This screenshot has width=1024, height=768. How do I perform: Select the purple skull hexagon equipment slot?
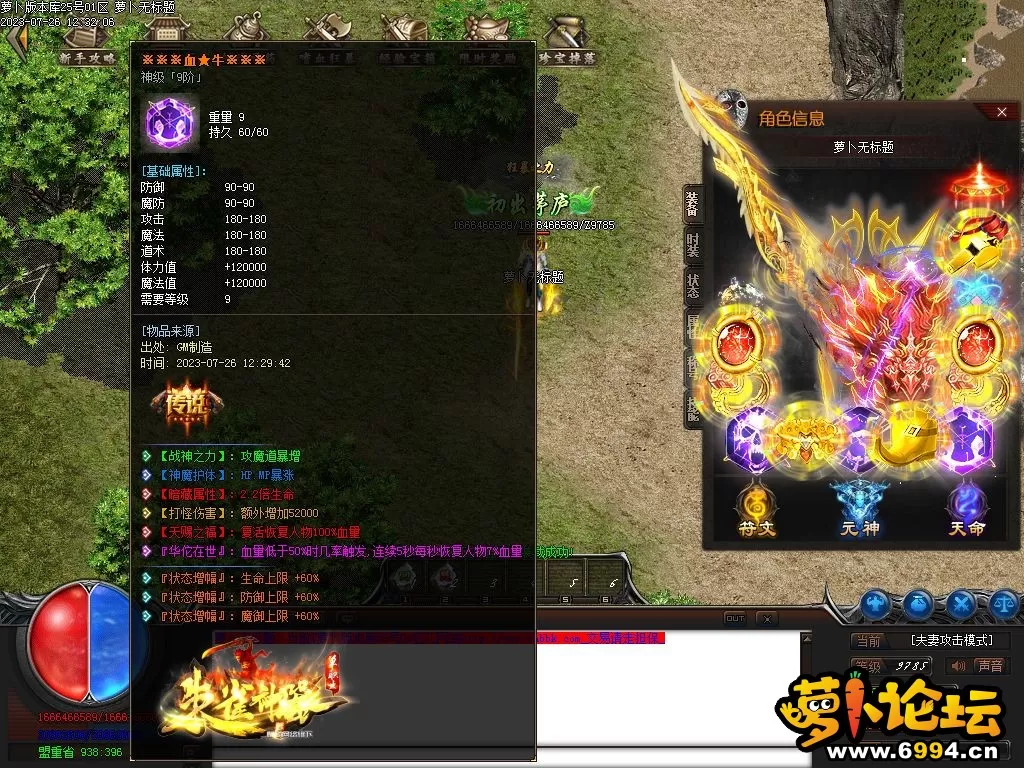(x=754, y=440)
